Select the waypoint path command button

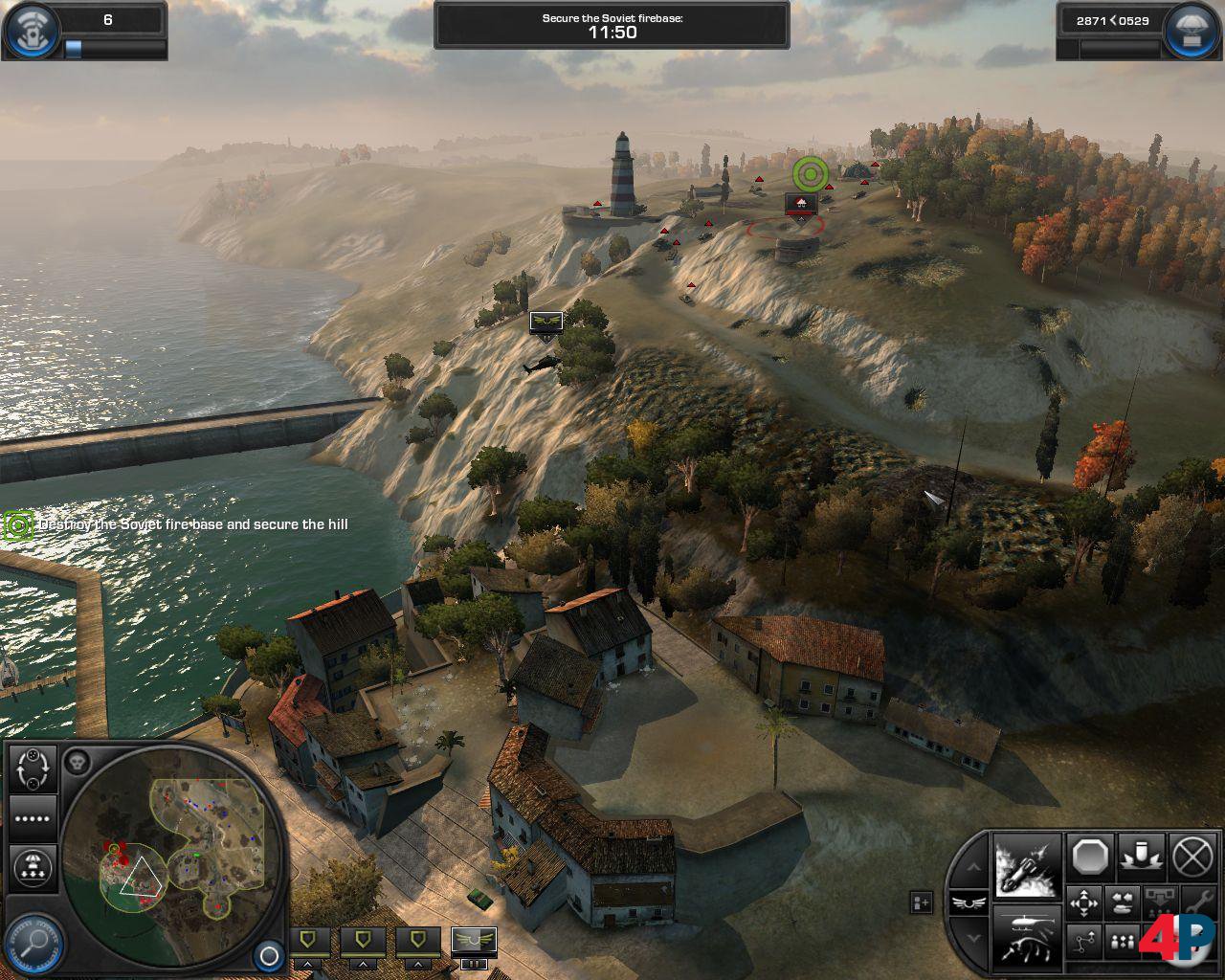[1085, 943]
